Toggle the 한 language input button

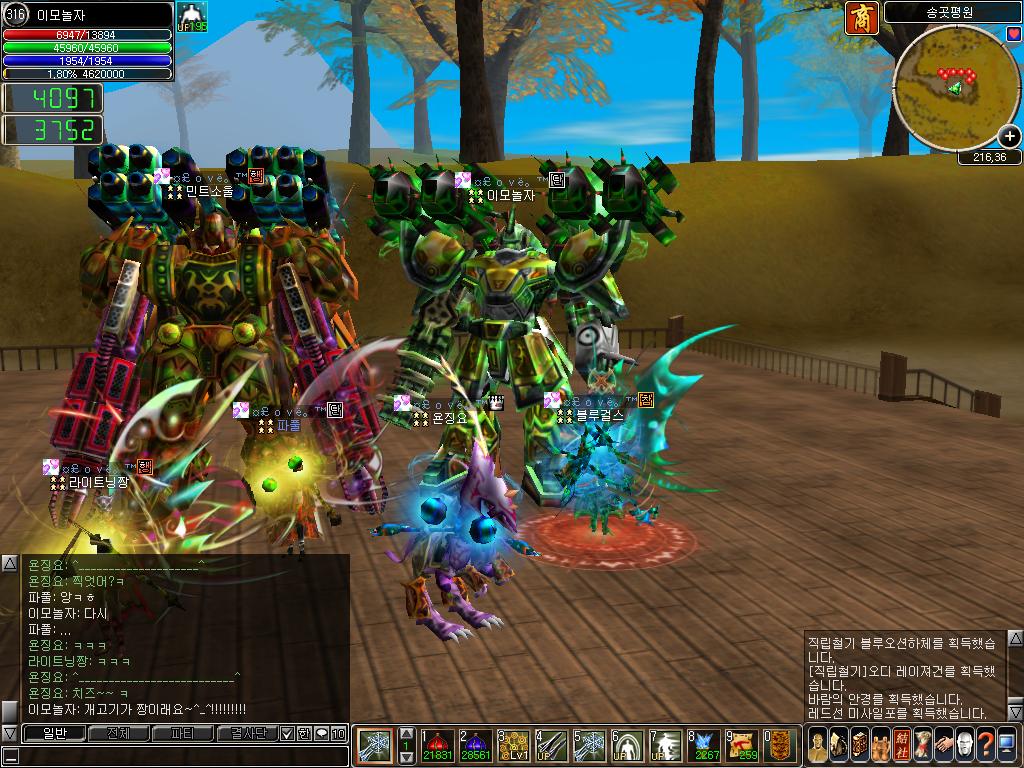click(304, 733)
